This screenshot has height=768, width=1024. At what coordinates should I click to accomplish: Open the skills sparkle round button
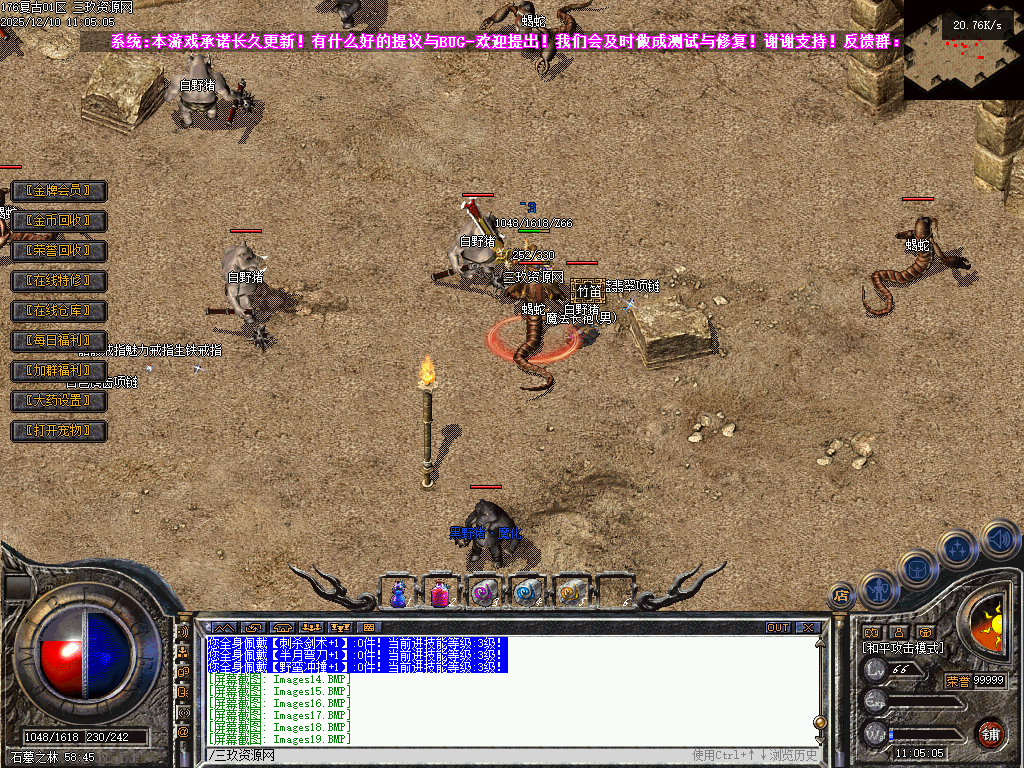point(958,548)
